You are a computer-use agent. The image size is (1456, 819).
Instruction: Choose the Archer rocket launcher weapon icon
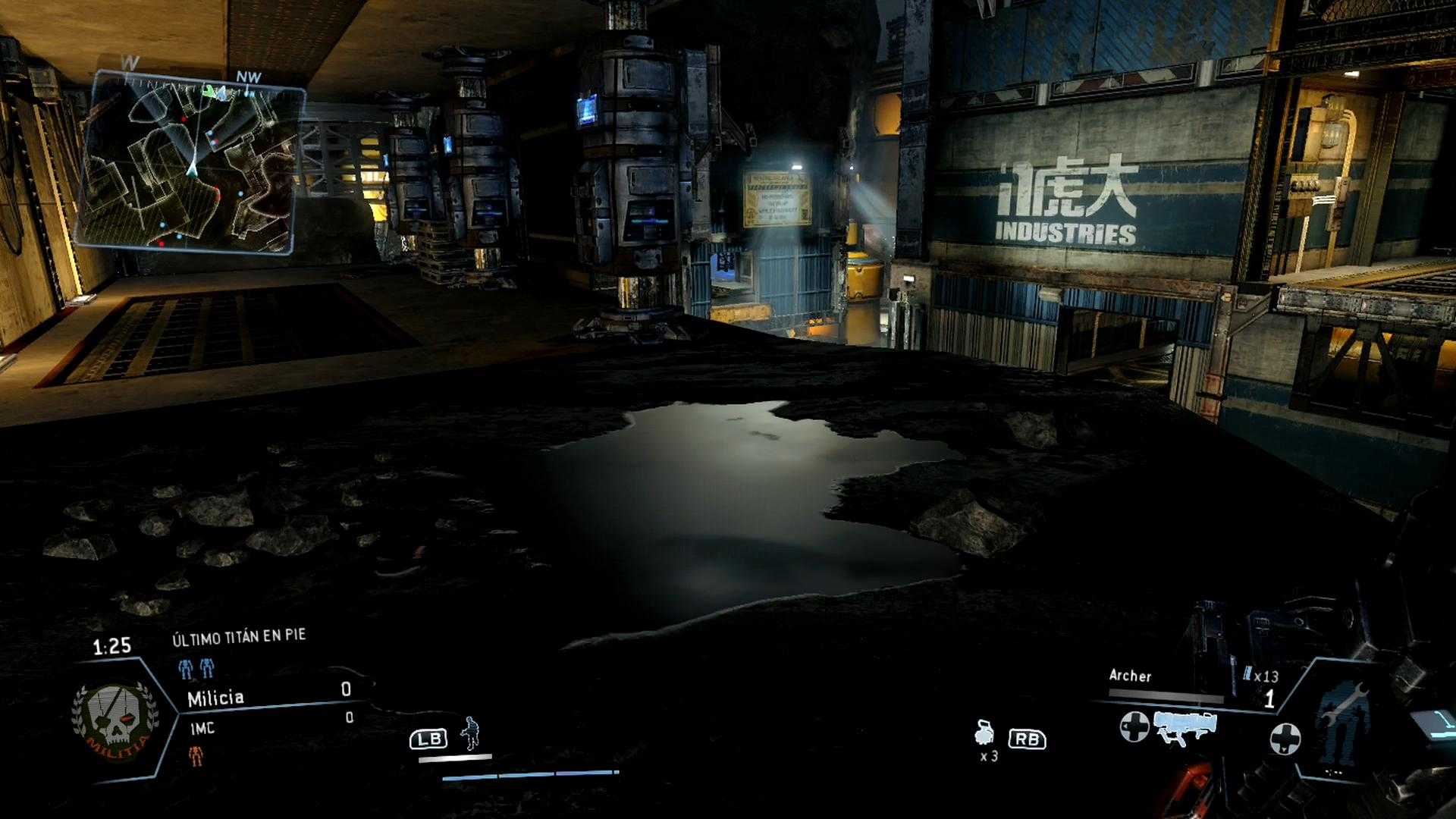1185,727
